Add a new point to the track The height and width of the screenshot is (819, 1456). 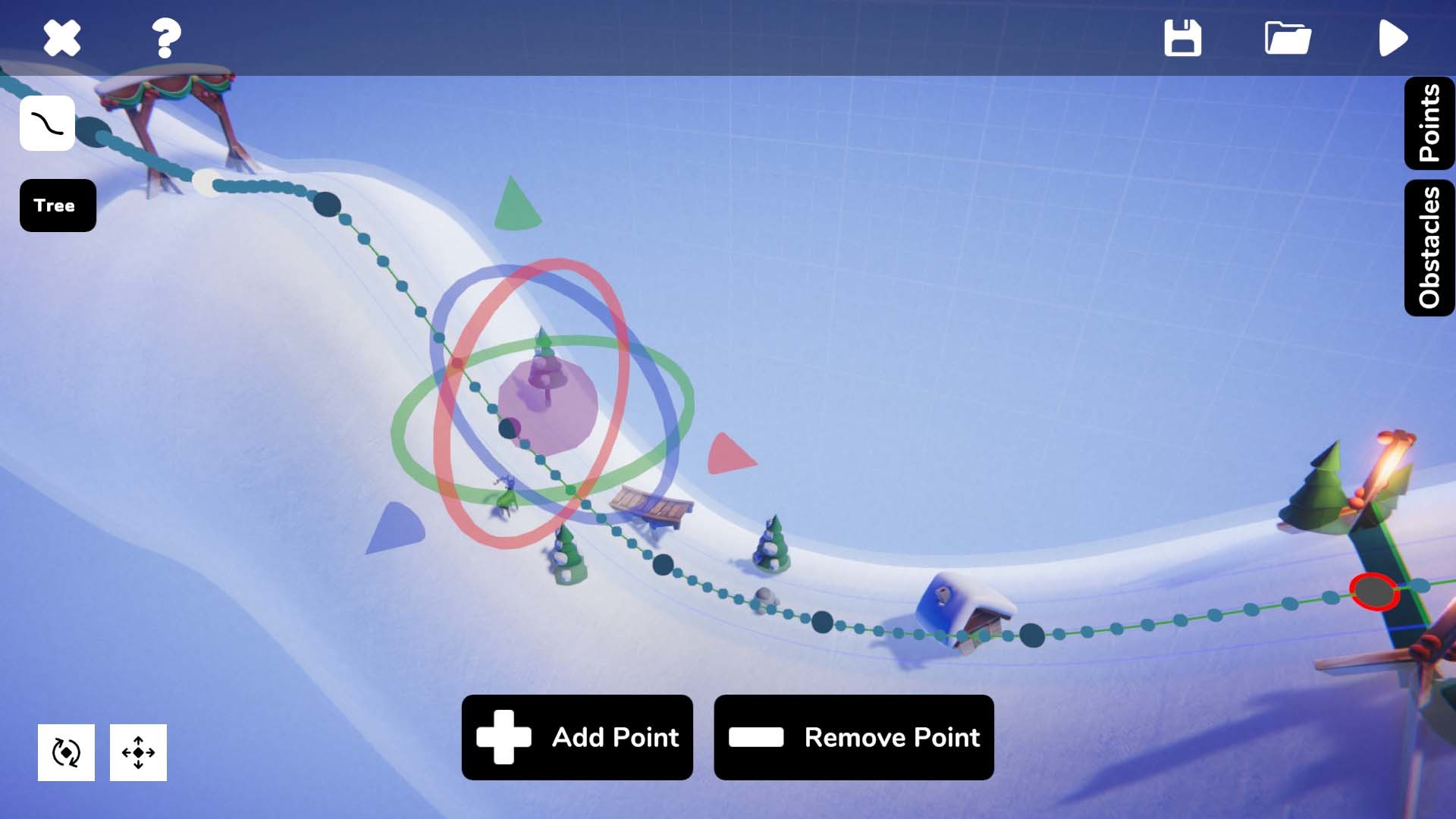577,736
